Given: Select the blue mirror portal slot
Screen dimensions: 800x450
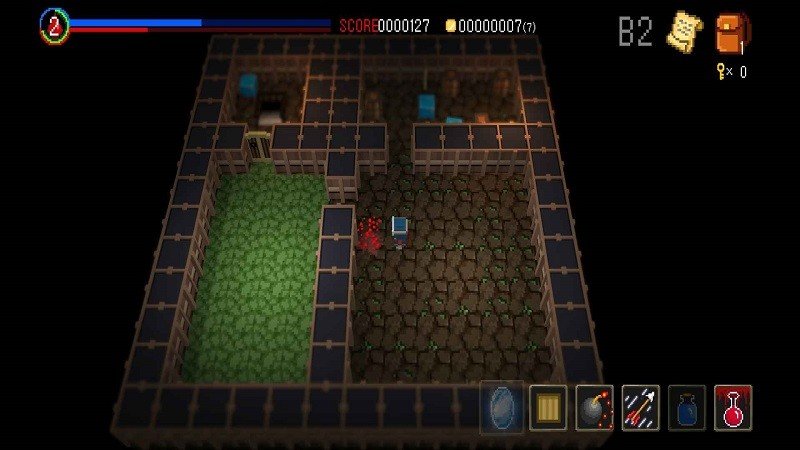Looking at the screenshot, I should [x=501, y=407].
